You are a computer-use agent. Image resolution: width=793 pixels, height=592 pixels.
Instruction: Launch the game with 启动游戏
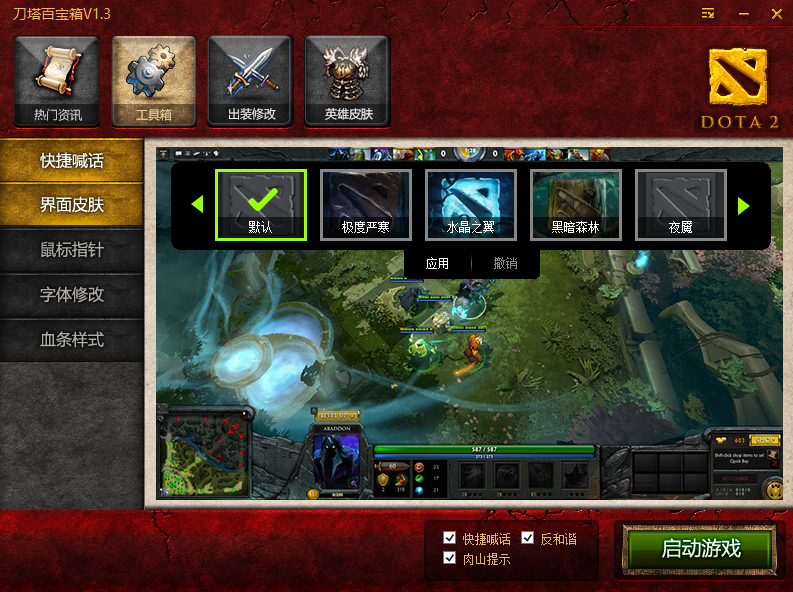(x=700, y=549)
